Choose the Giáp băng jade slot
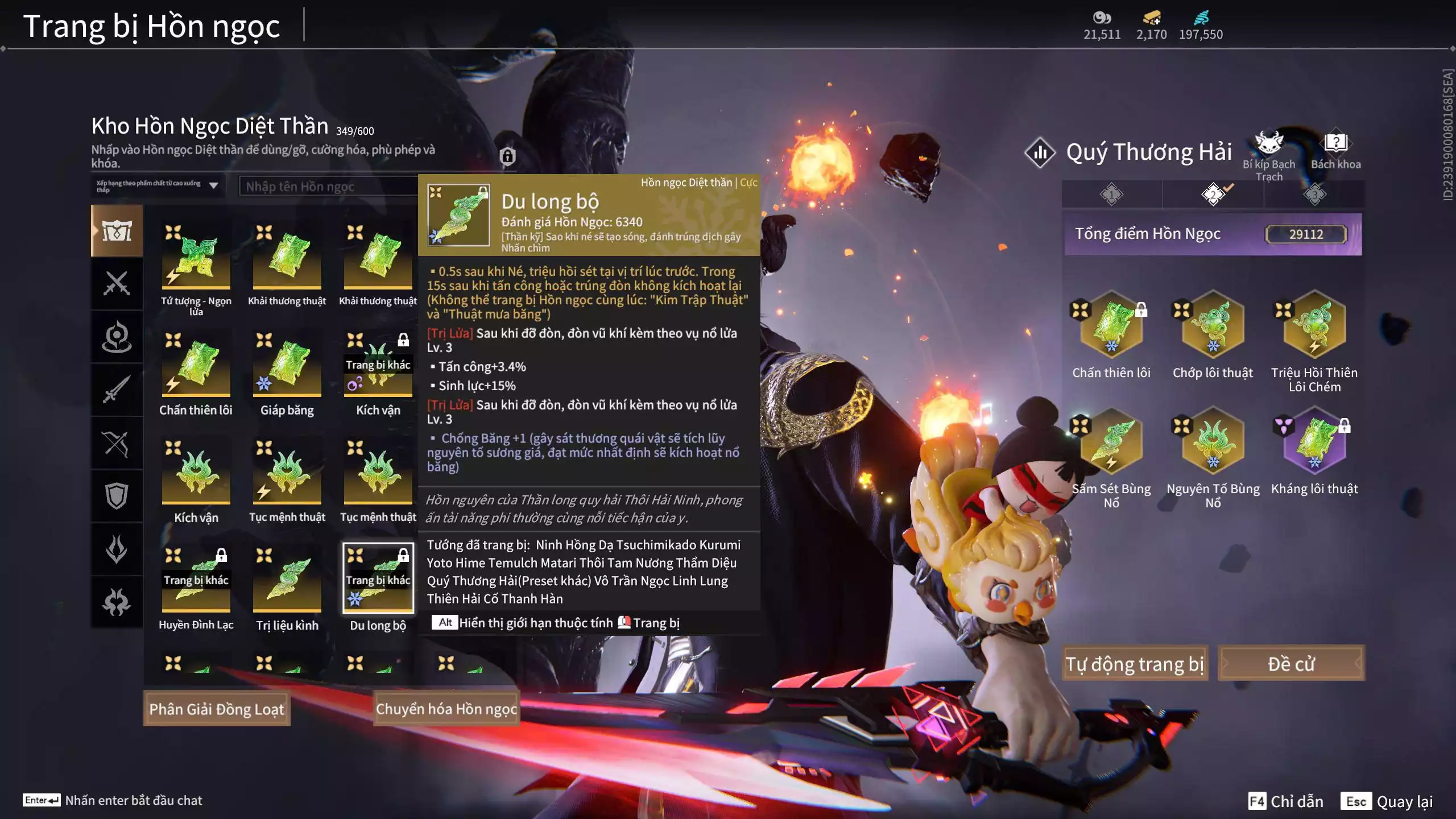 pyautogui.click(x=287, y=364)
